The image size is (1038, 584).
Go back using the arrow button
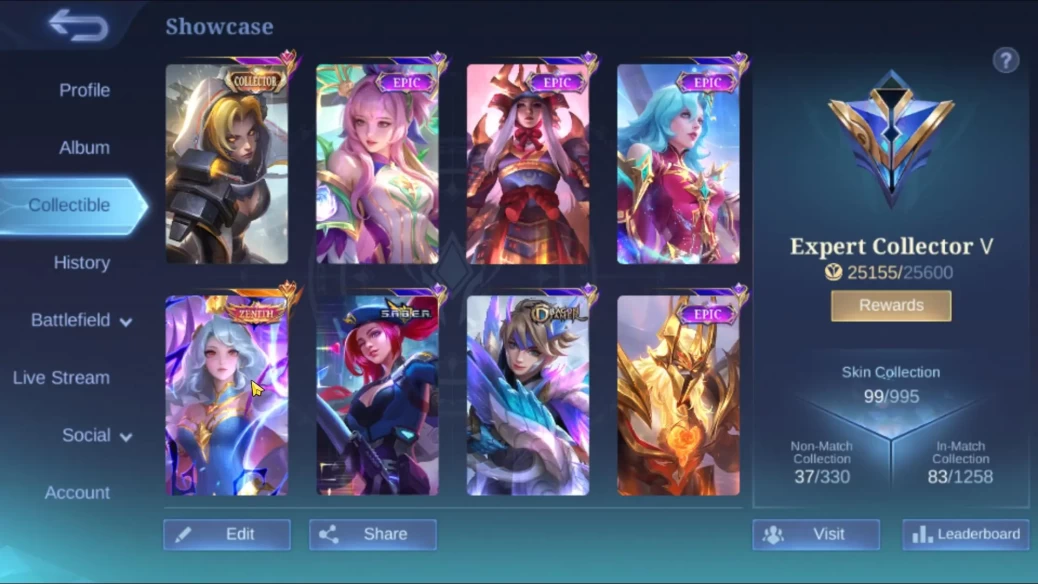78,26
